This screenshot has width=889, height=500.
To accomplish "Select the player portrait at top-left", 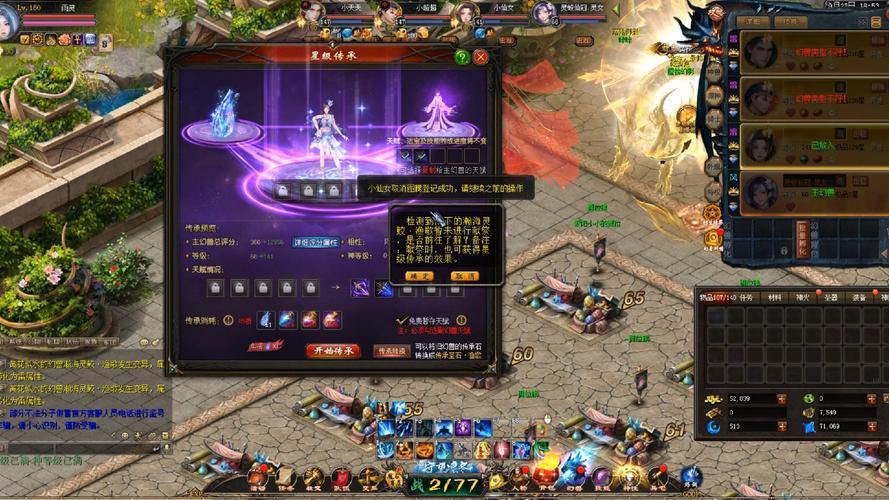I will pyautogui.click(x=9, y=22).
